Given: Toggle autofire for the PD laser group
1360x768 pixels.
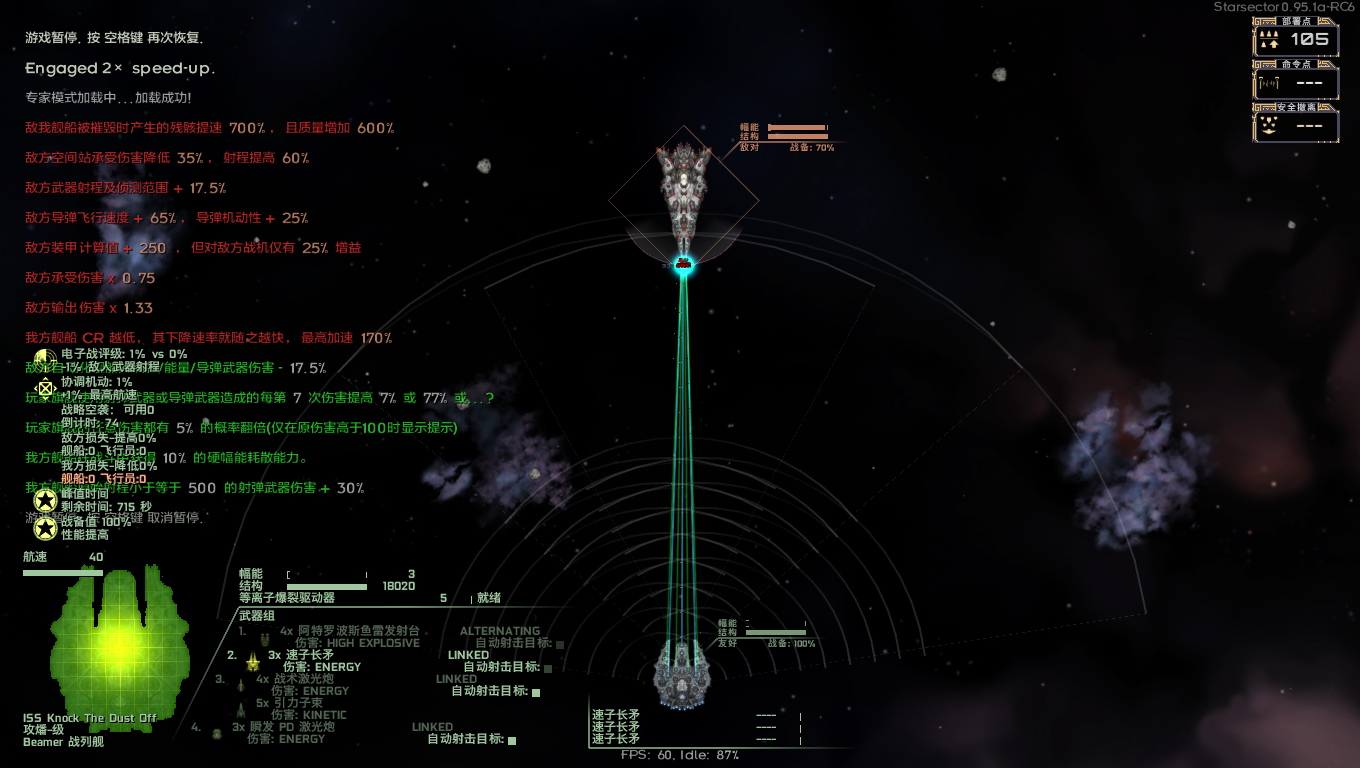Looking at the screenshot, I should [512, 740].
